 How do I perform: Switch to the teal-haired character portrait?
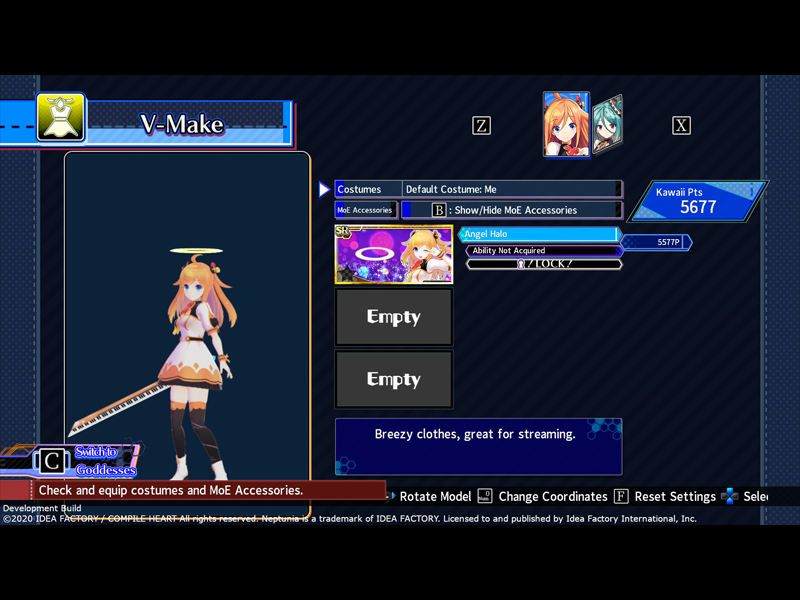[609, 126]
